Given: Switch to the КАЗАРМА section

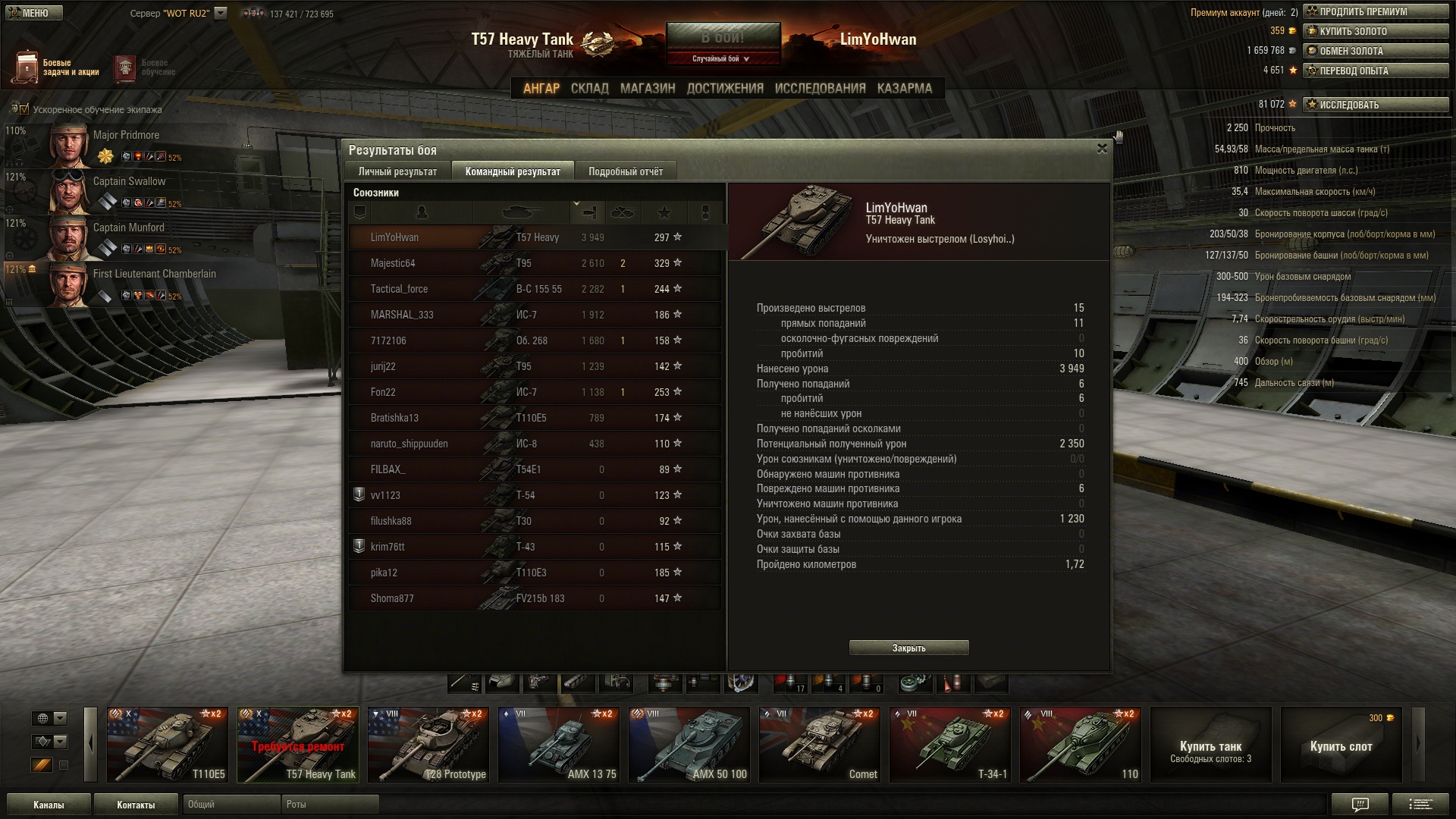Looking at the screenshot, I should point(904,89).
